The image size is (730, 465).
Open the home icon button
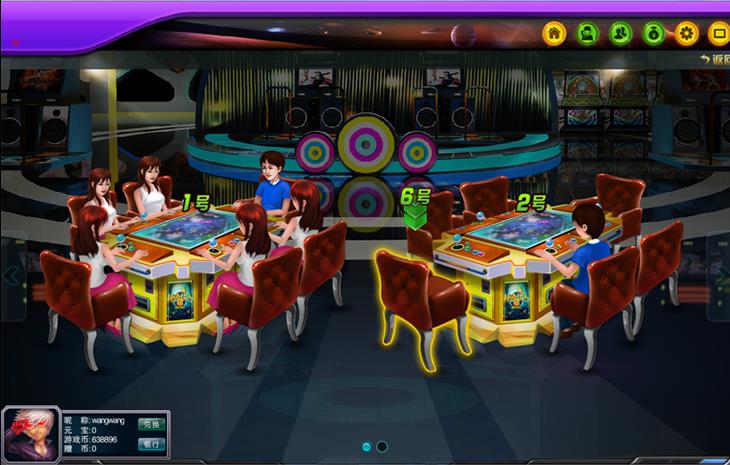[x=554, y=33]
